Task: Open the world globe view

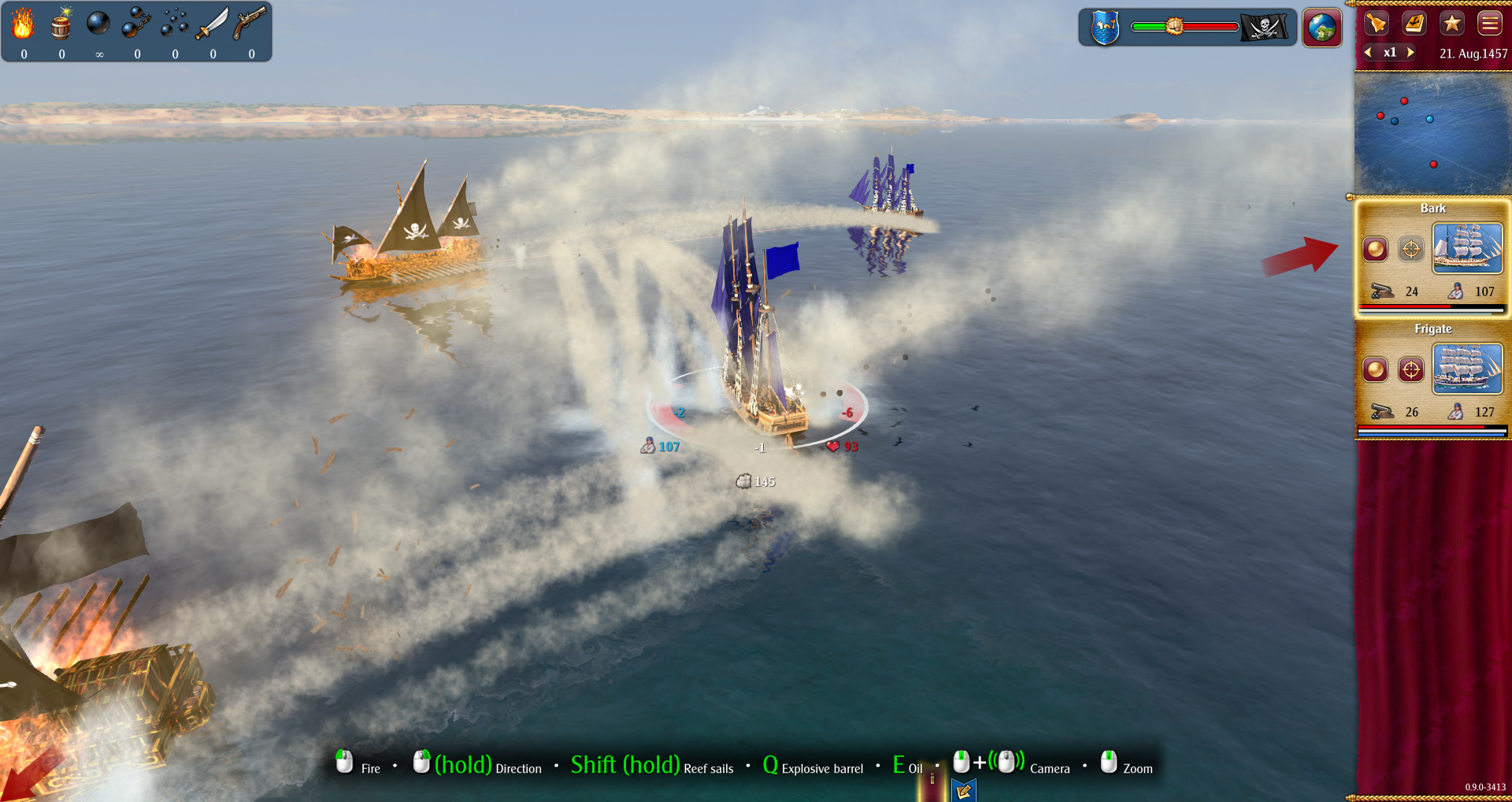Action: point(1322,28)
